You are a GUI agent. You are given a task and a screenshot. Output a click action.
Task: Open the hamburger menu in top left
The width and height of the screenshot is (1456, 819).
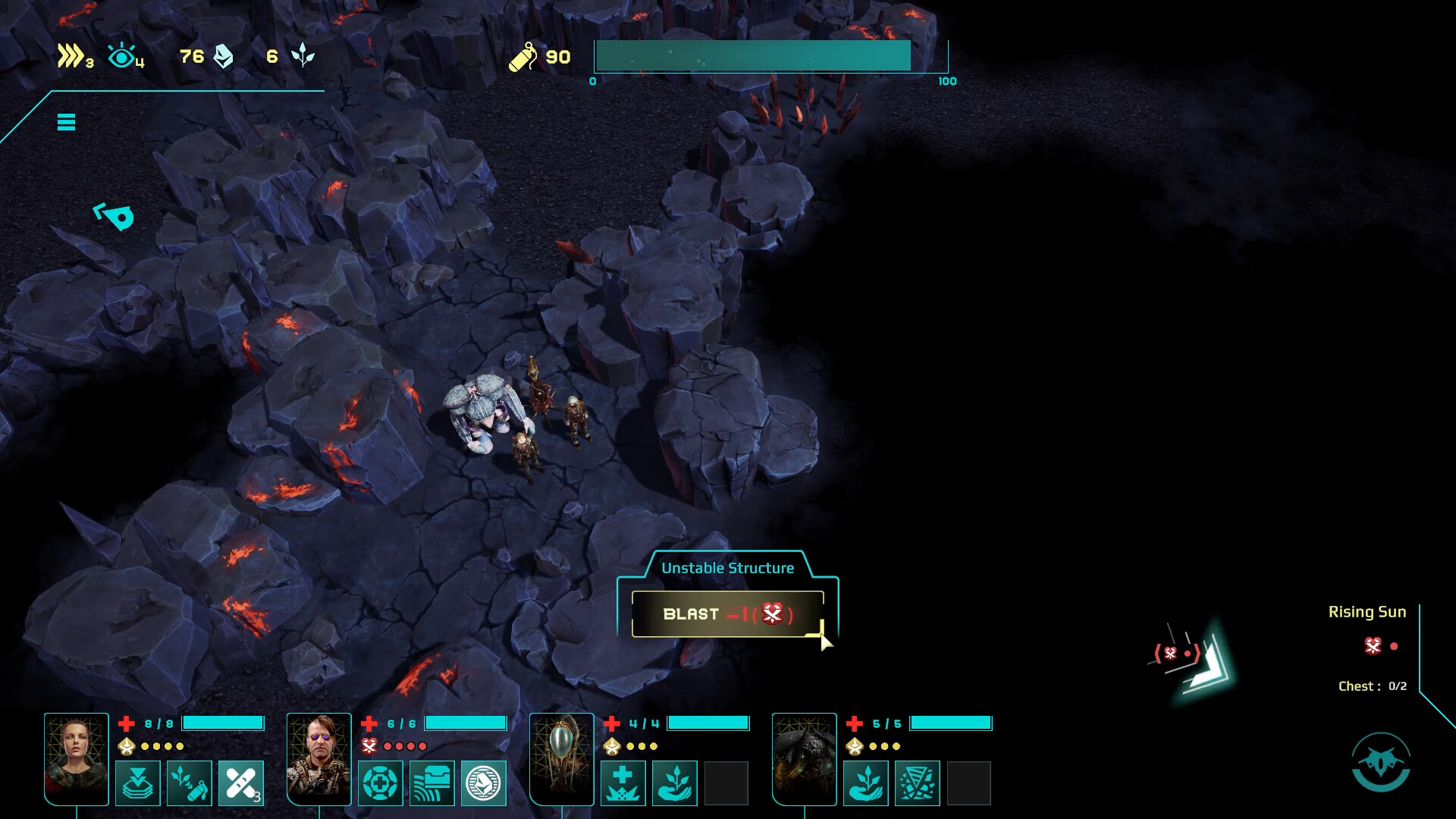click(x=66, y=122)
